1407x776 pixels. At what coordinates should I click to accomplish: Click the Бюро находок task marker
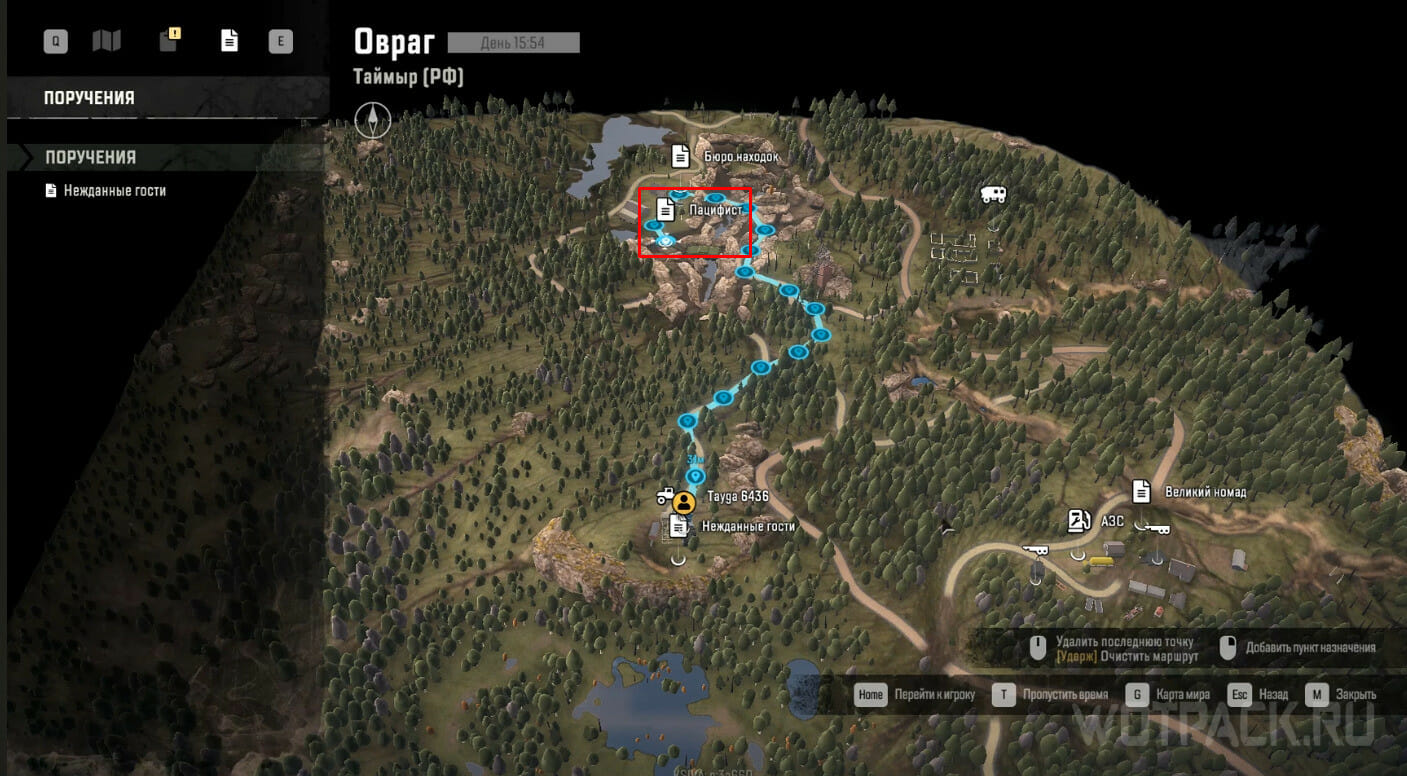680,156
